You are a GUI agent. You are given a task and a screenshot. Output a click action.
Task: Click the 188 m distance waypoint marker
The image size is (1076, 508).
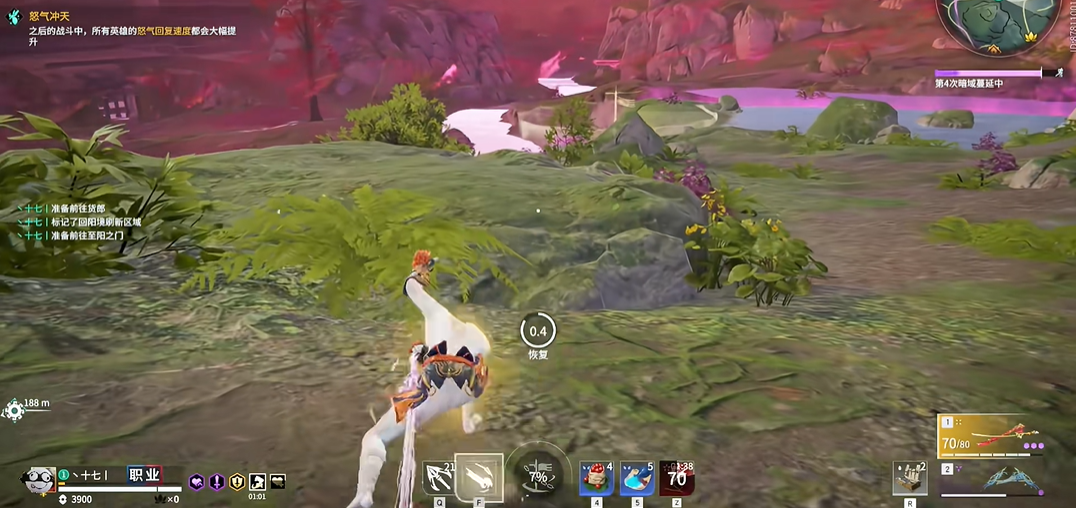pyautogui.click(x=14, y=409)
